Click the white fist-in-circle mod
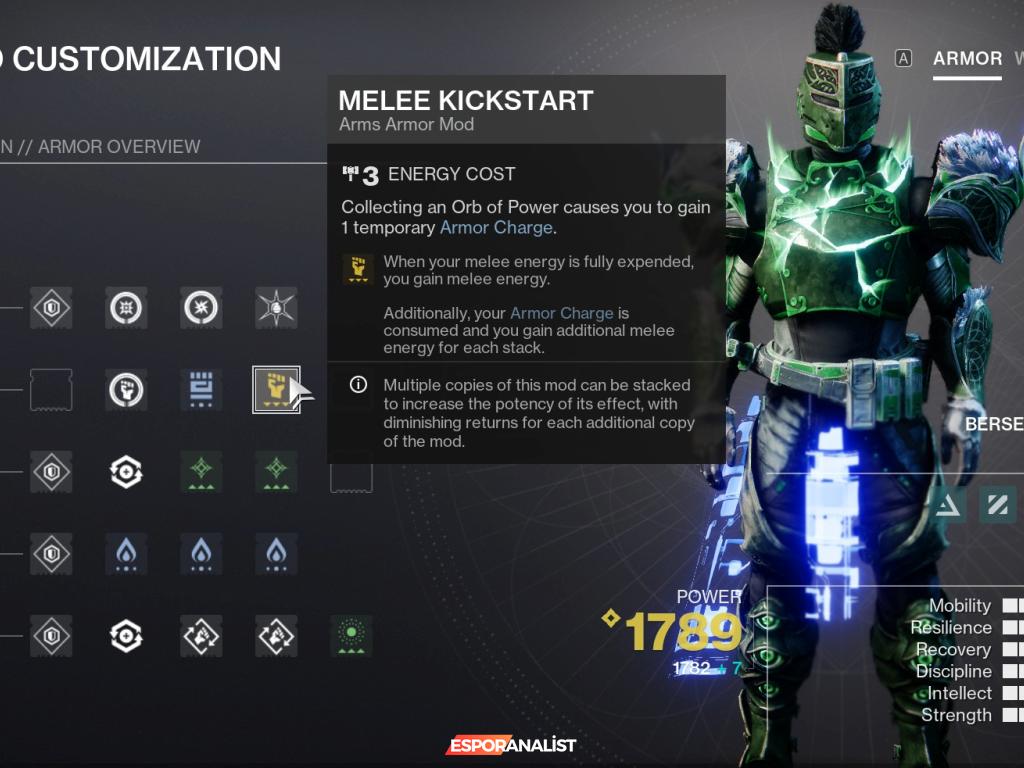Viewport: 1024px width, 768px height. coord(127,390)
